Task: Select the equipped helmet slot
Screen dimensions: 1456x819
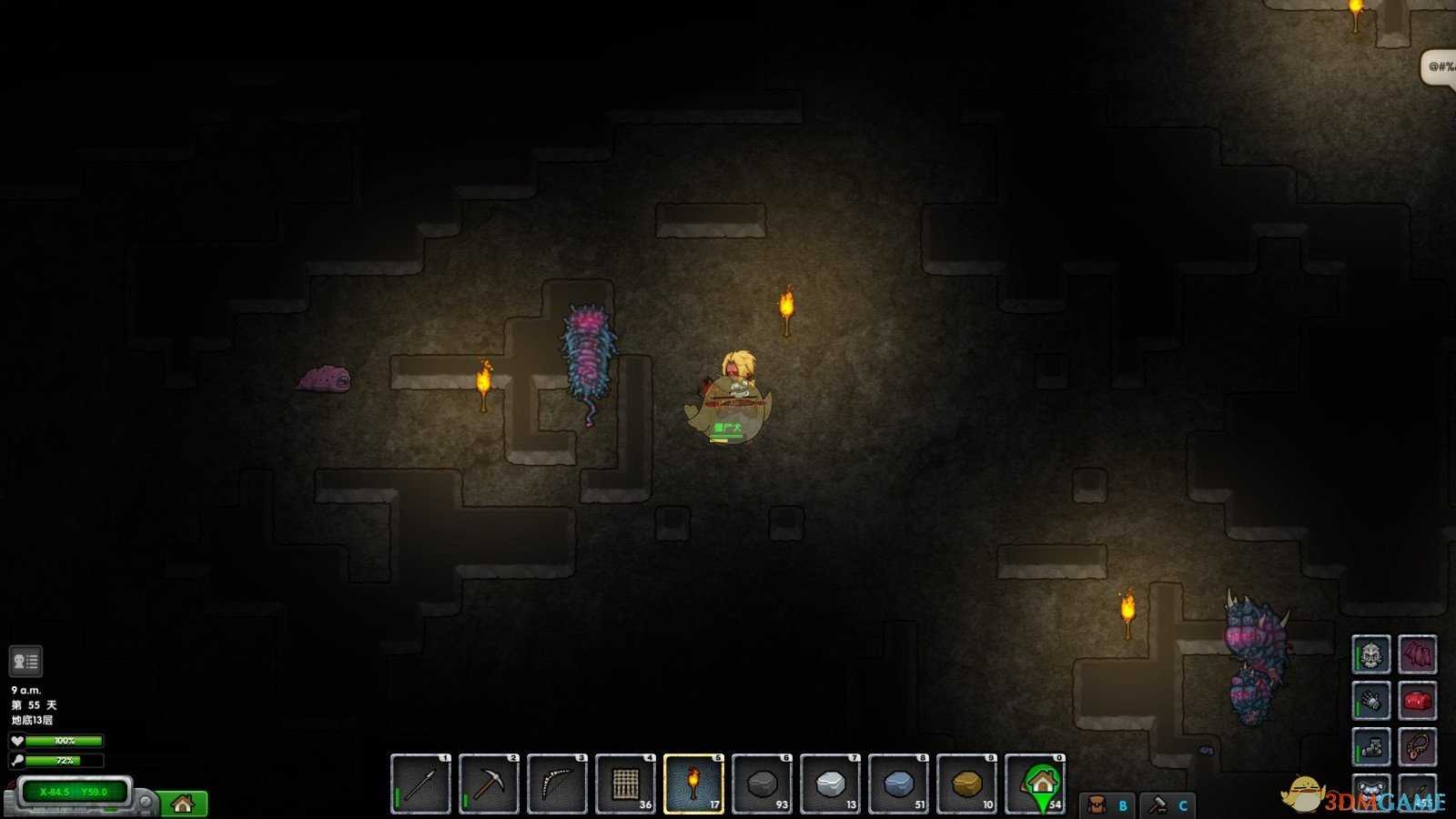Action: point(1371,653)
